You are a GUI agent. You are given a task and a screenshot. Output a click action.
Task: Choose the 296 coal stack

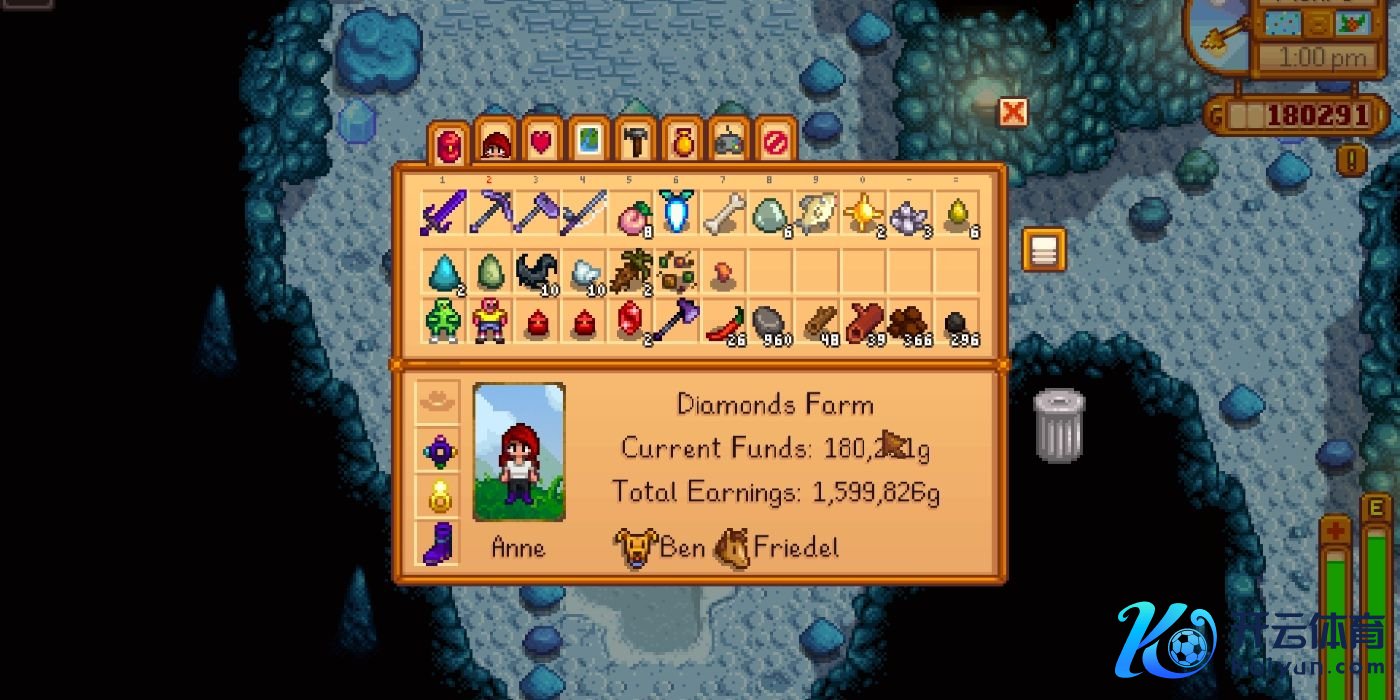(959, 323)
